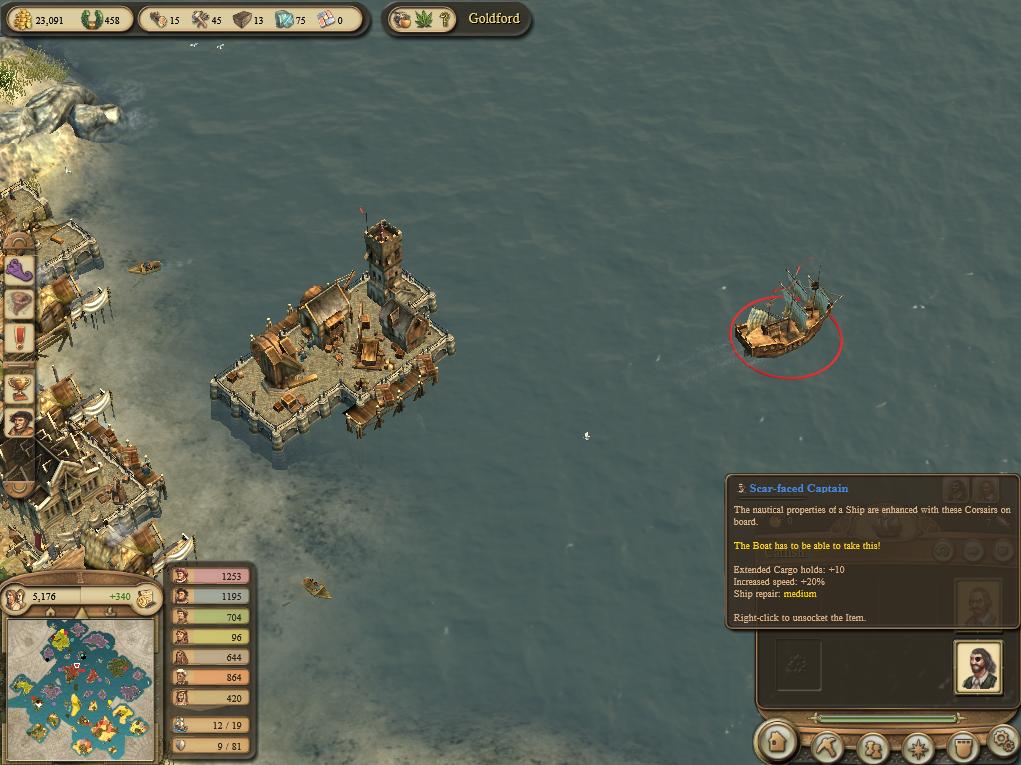
Task: Click the purple hat quest icon
Action: 19,268
